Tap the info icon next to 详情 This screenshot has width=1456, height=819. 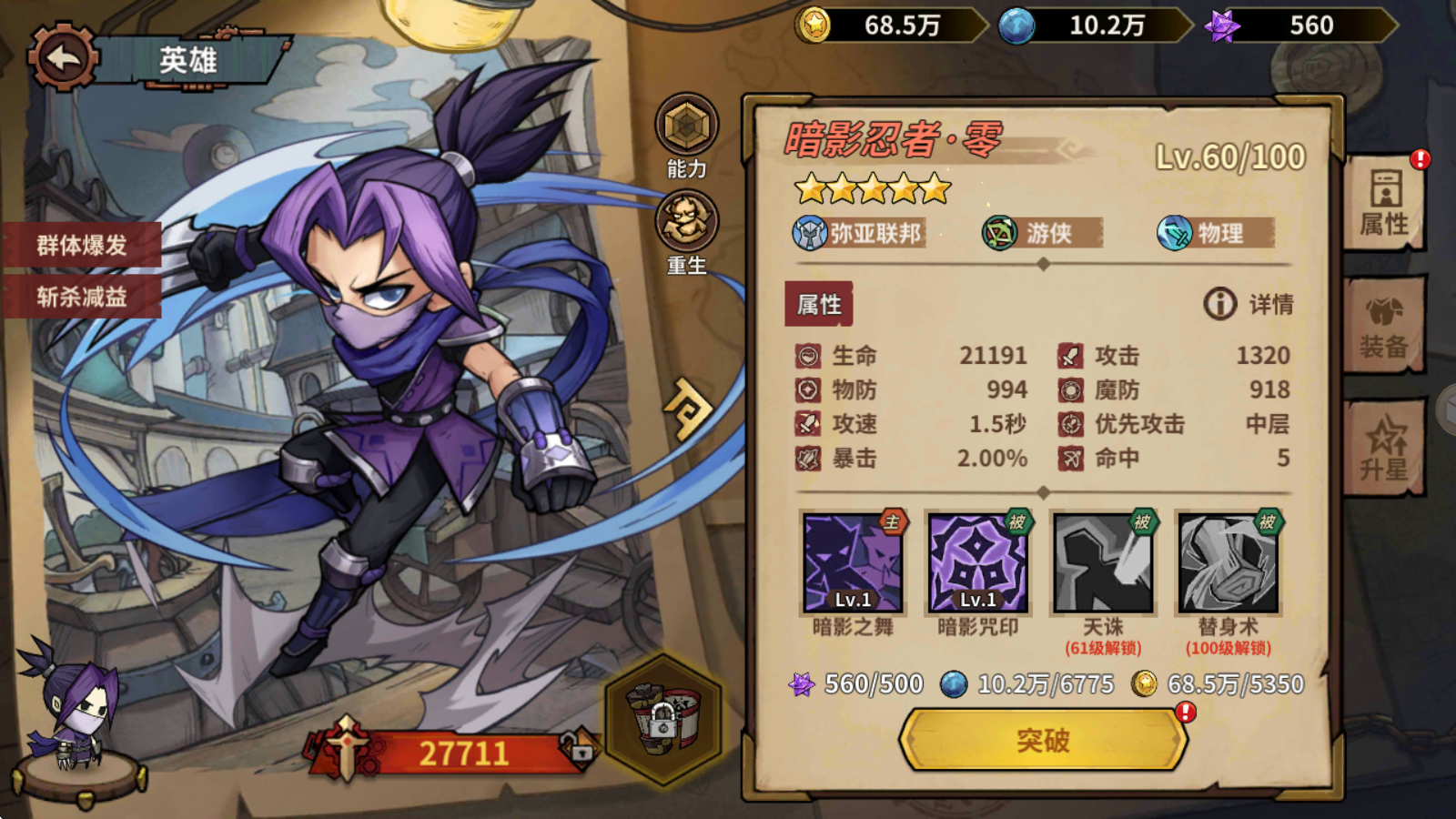click(x=1220, y=305)
